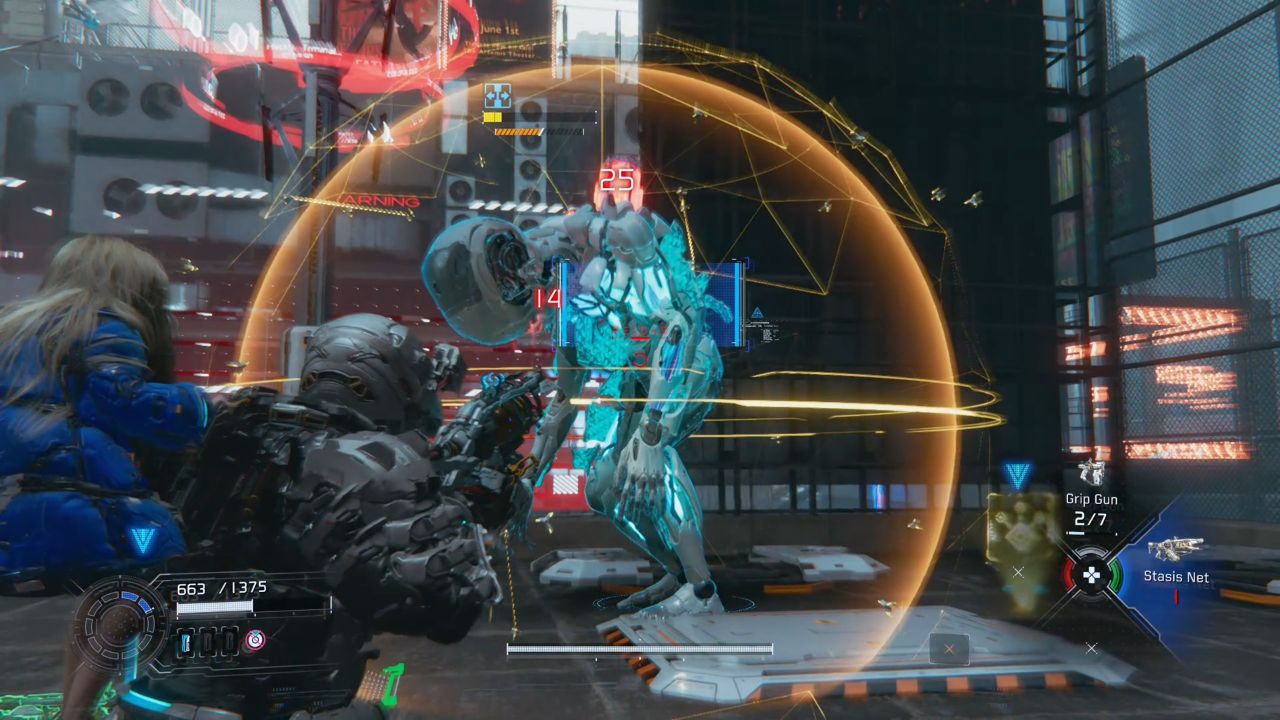Click the blue target marker above the enemy
The height and width of the screenshot is (720, 1280).
[x=497, y=96]
